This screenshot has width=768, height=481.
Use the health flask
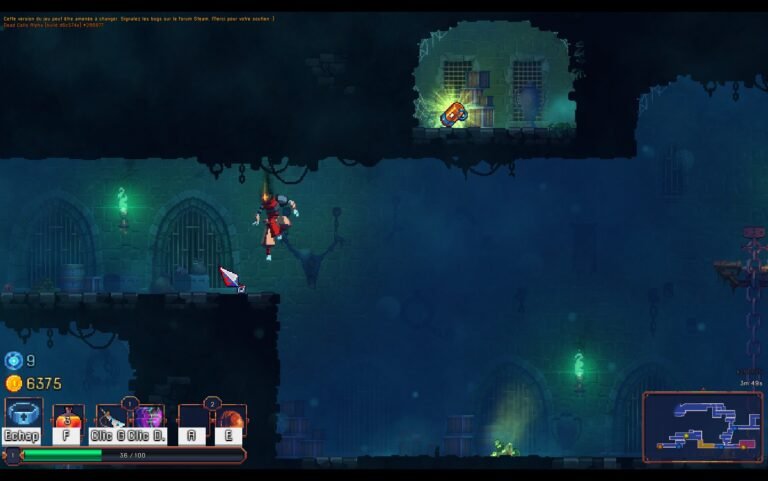(x=67, y=418)
